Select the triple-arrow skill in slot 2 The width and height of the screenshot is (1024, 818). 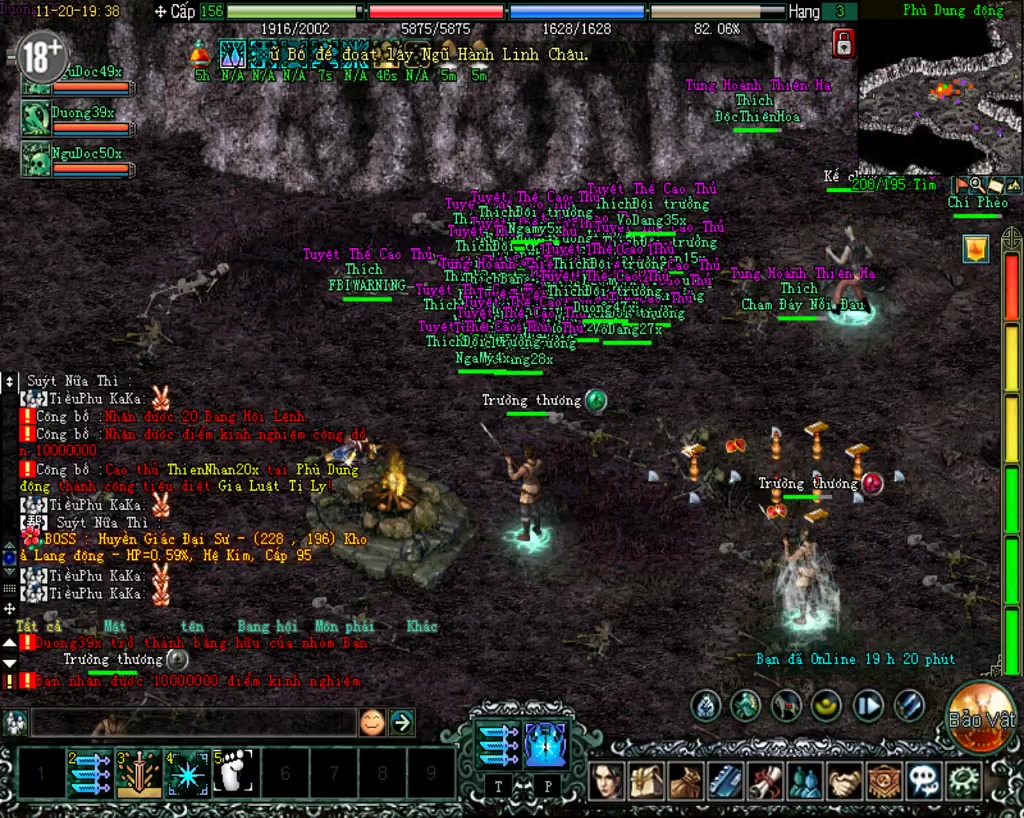pos(89,773)
